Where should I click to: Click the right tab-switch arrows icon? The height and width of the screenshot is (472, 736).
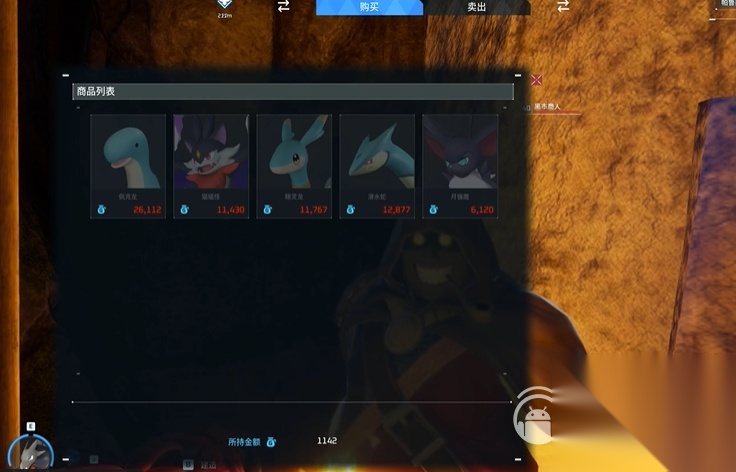tap(563, 7)
